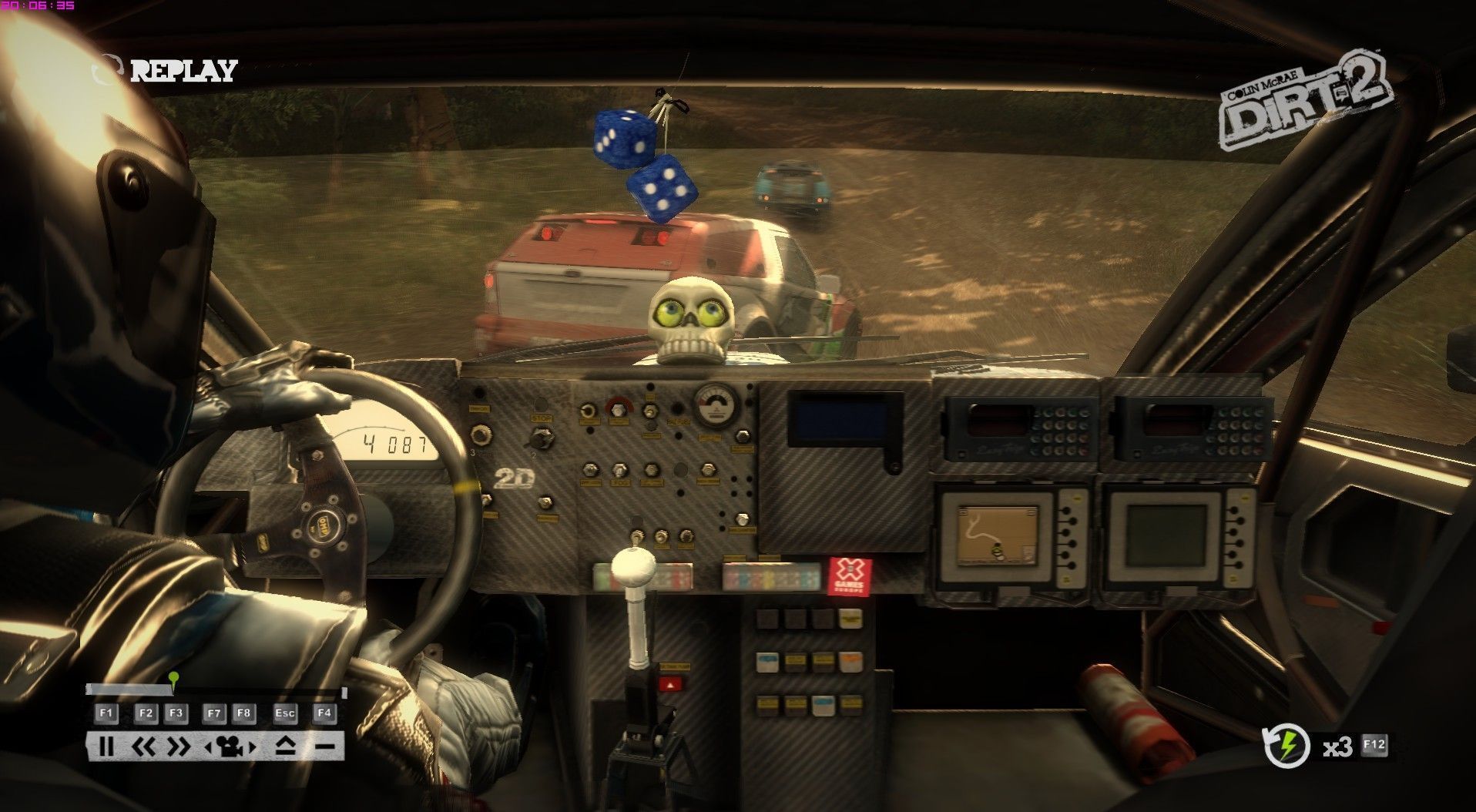Click the green pin on replay timeline

pos(174,679)
